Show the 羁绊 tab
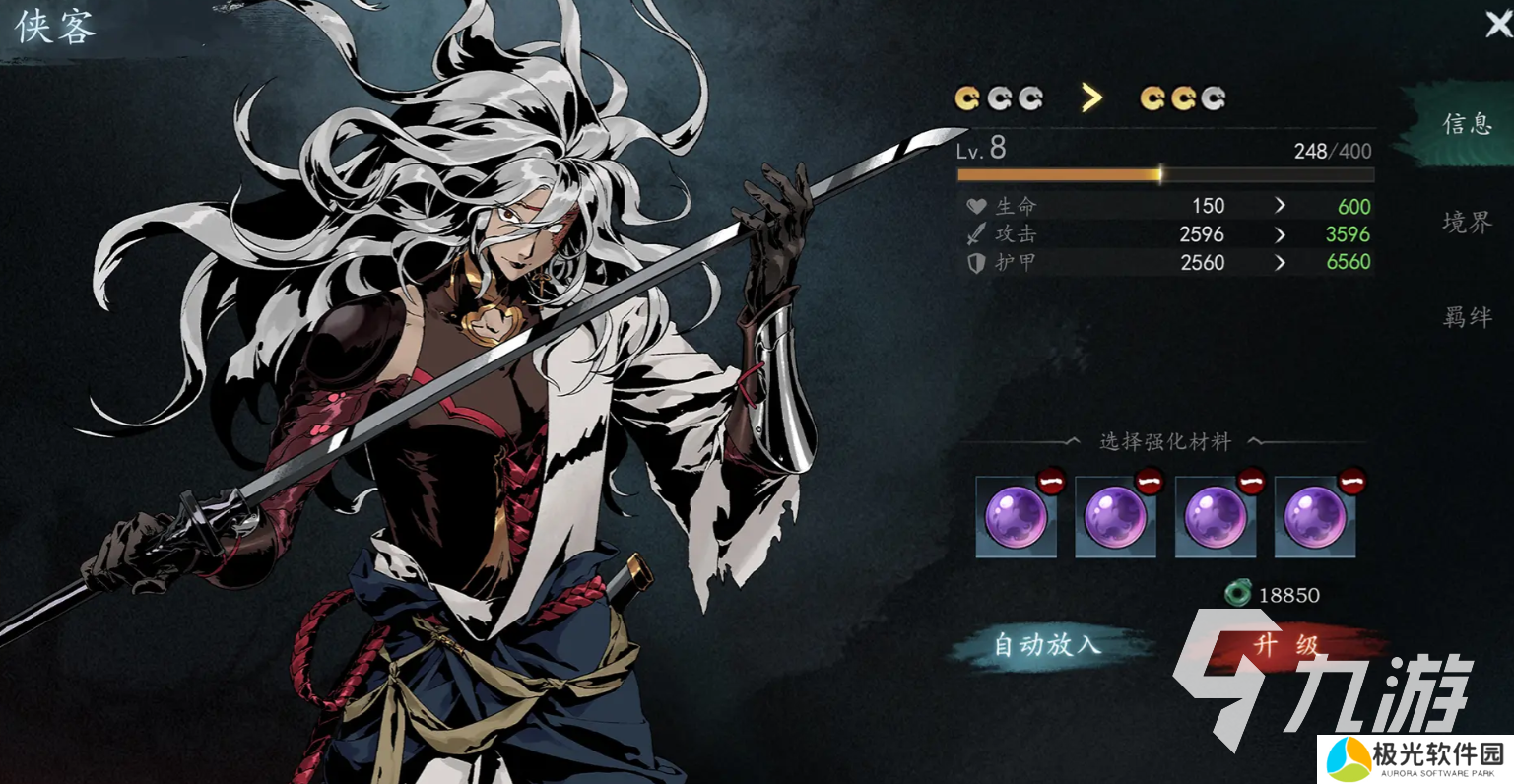1514x784 pixels. pos(1467,317)
